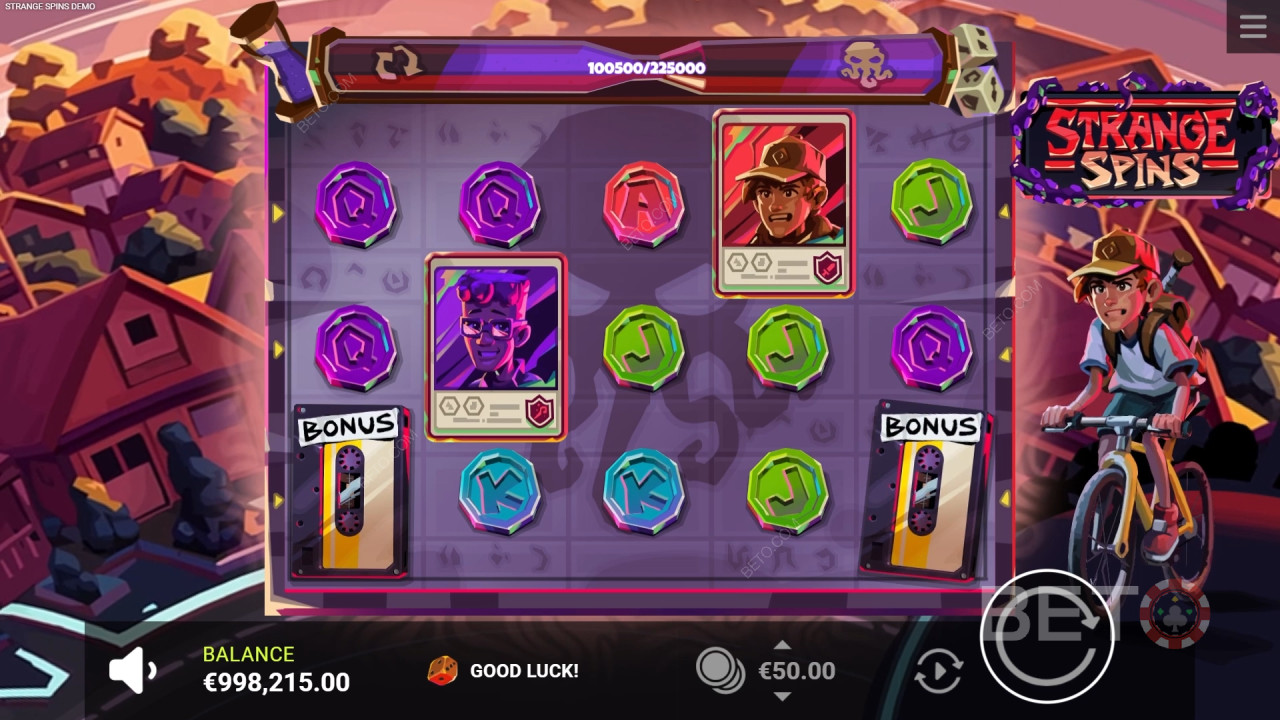Toggle the left BONUS cassette symbol

pos(351,490)
